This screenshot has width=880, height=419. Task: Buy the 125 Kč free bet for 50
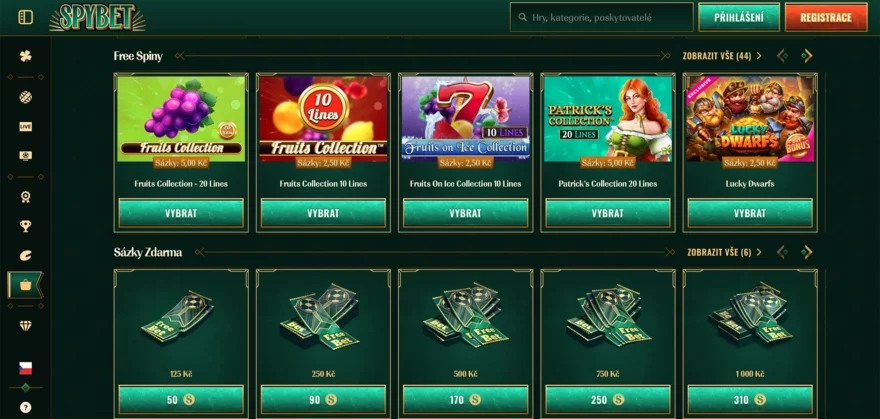click(x=181, y=400)
